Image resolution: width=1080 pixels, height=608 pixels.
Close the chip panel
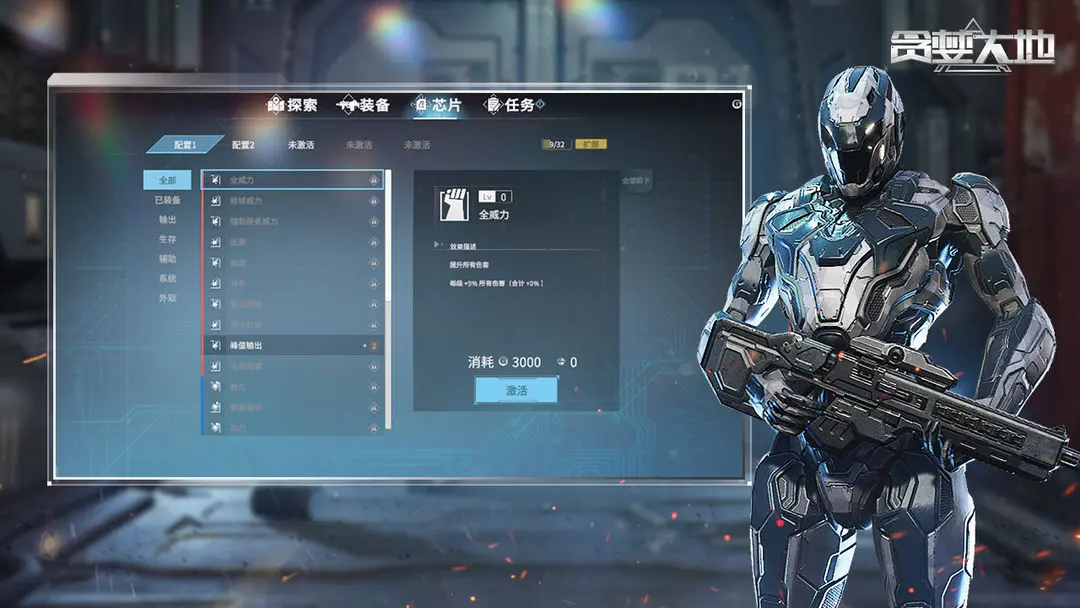click(737, 103)
